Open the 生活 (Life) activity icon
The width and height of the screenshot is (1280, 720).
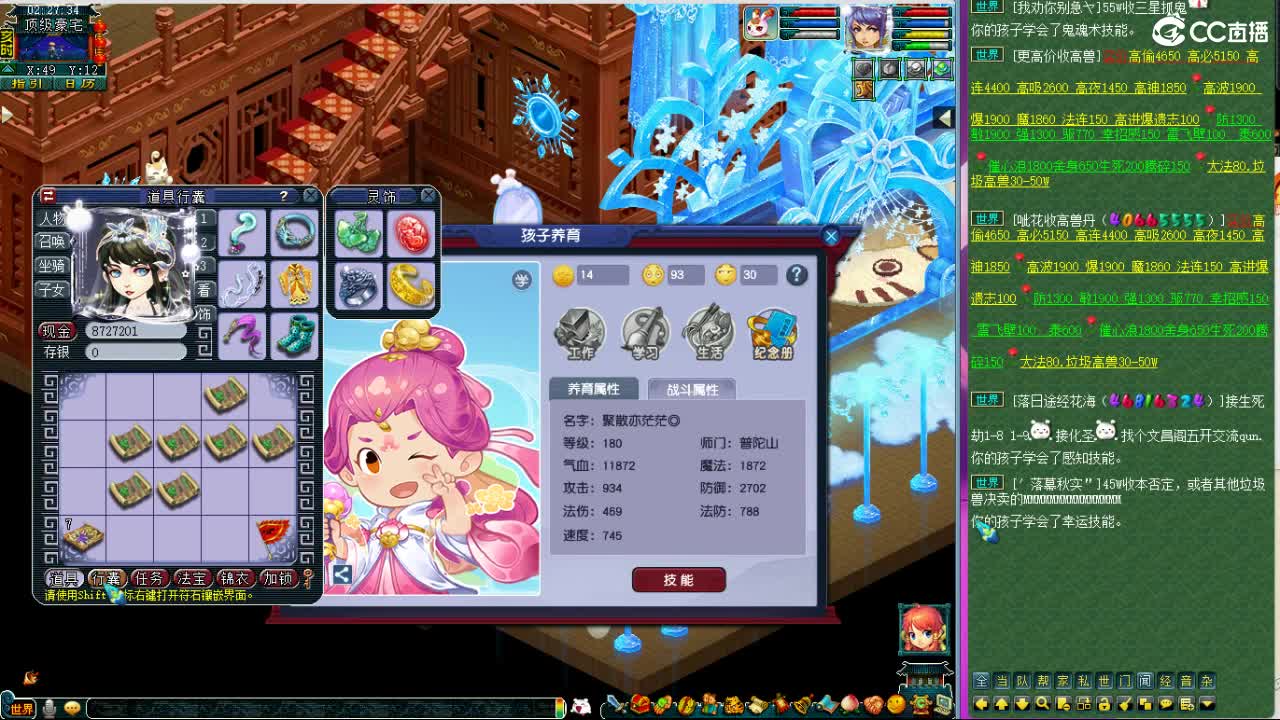pyautogui.click(x=710, y=330)
